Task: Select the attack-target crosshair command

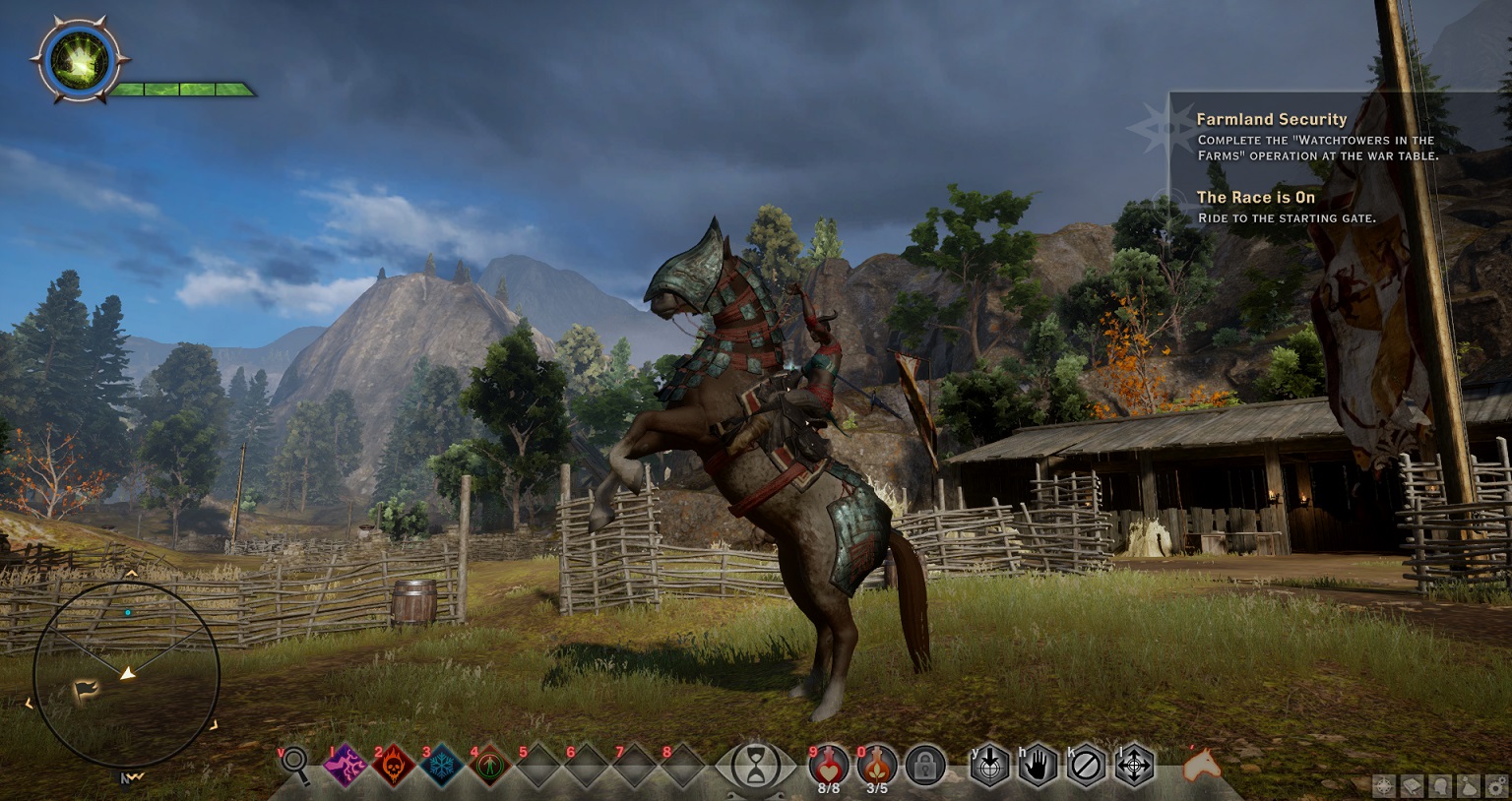Action: click(x=990, y=766)
